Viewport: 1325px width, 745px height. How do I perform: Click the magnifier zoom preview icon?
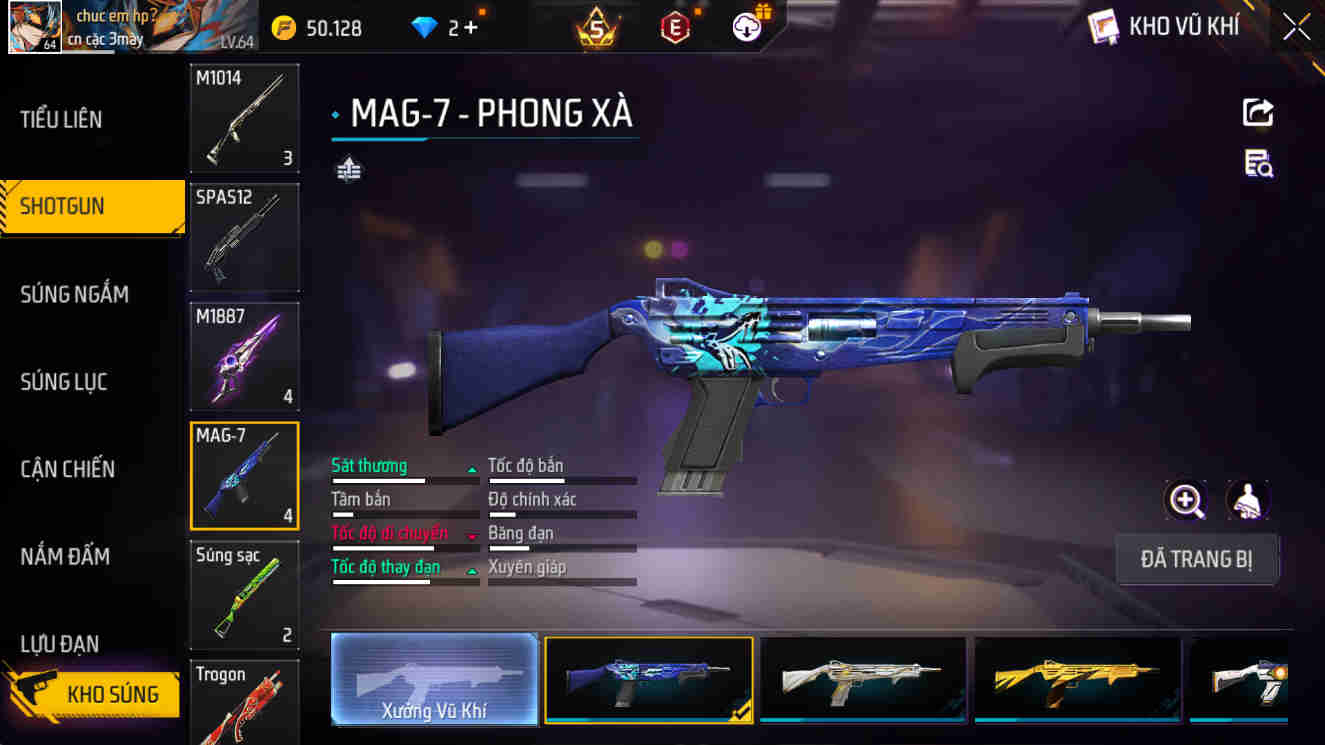point(1186,500)
